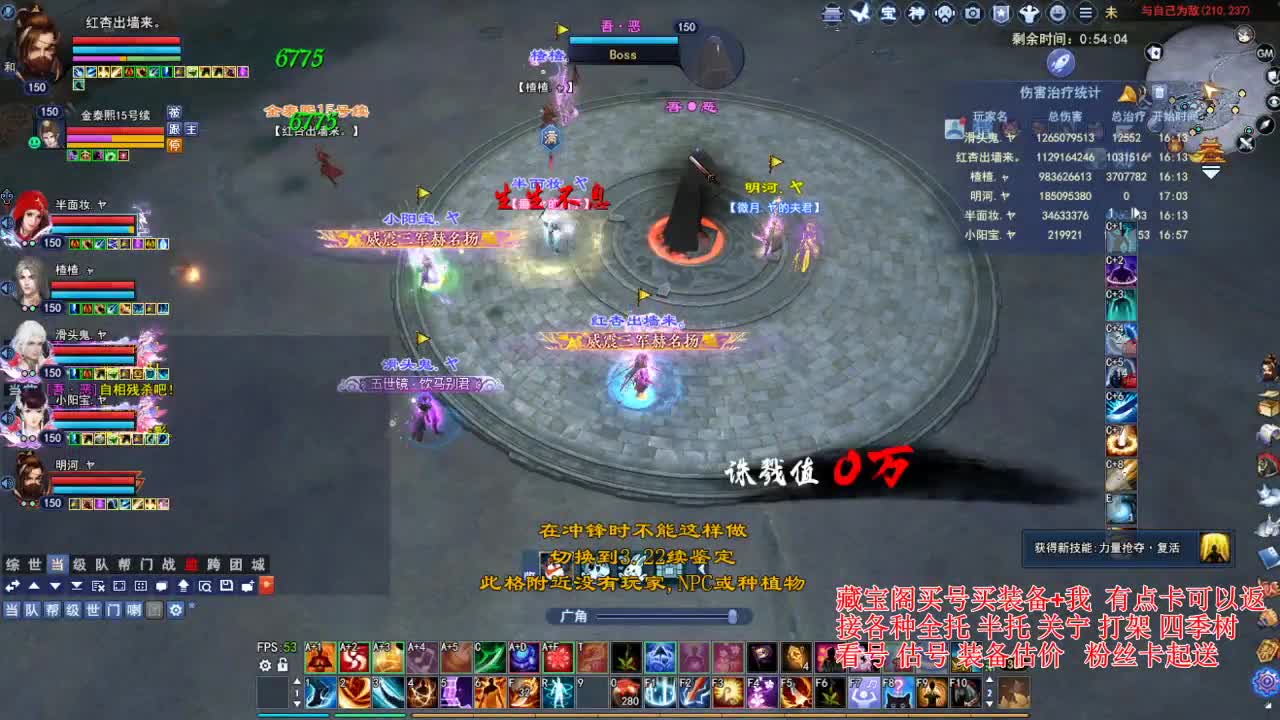Screen dimensions: 1280x720
Task: Take a screenshot with the camera icon
Action: (x=972, y=13)
